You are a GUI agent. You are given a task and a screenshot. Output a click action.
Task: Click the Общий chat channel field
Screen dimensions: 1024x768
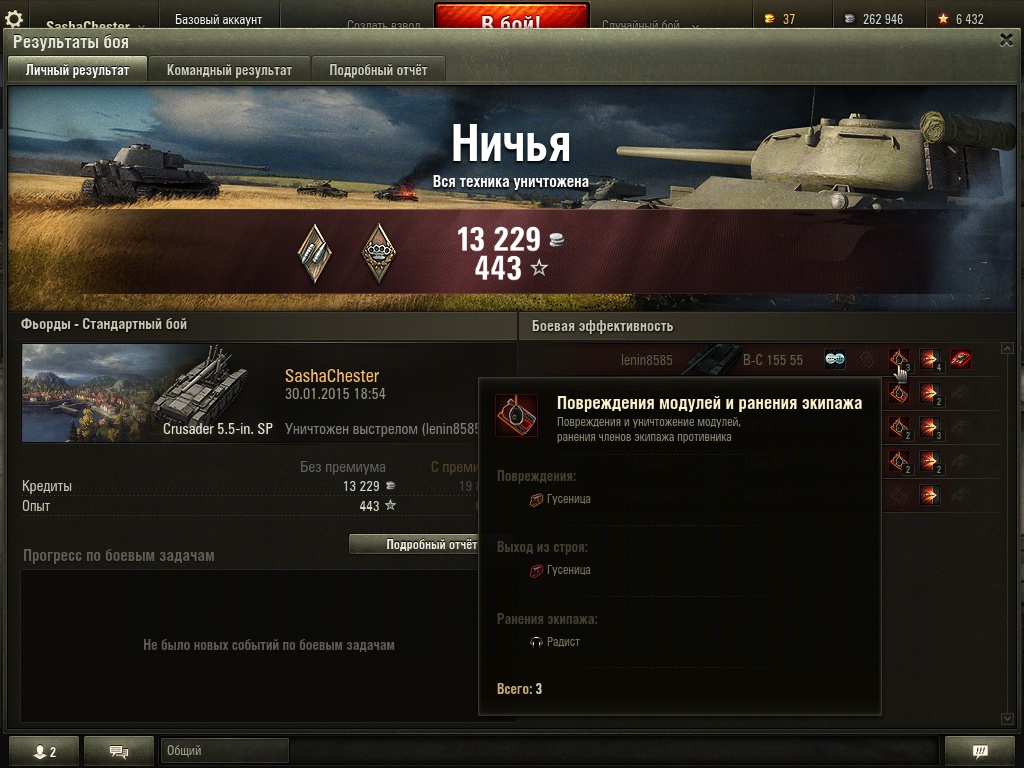tap(224, 751)
